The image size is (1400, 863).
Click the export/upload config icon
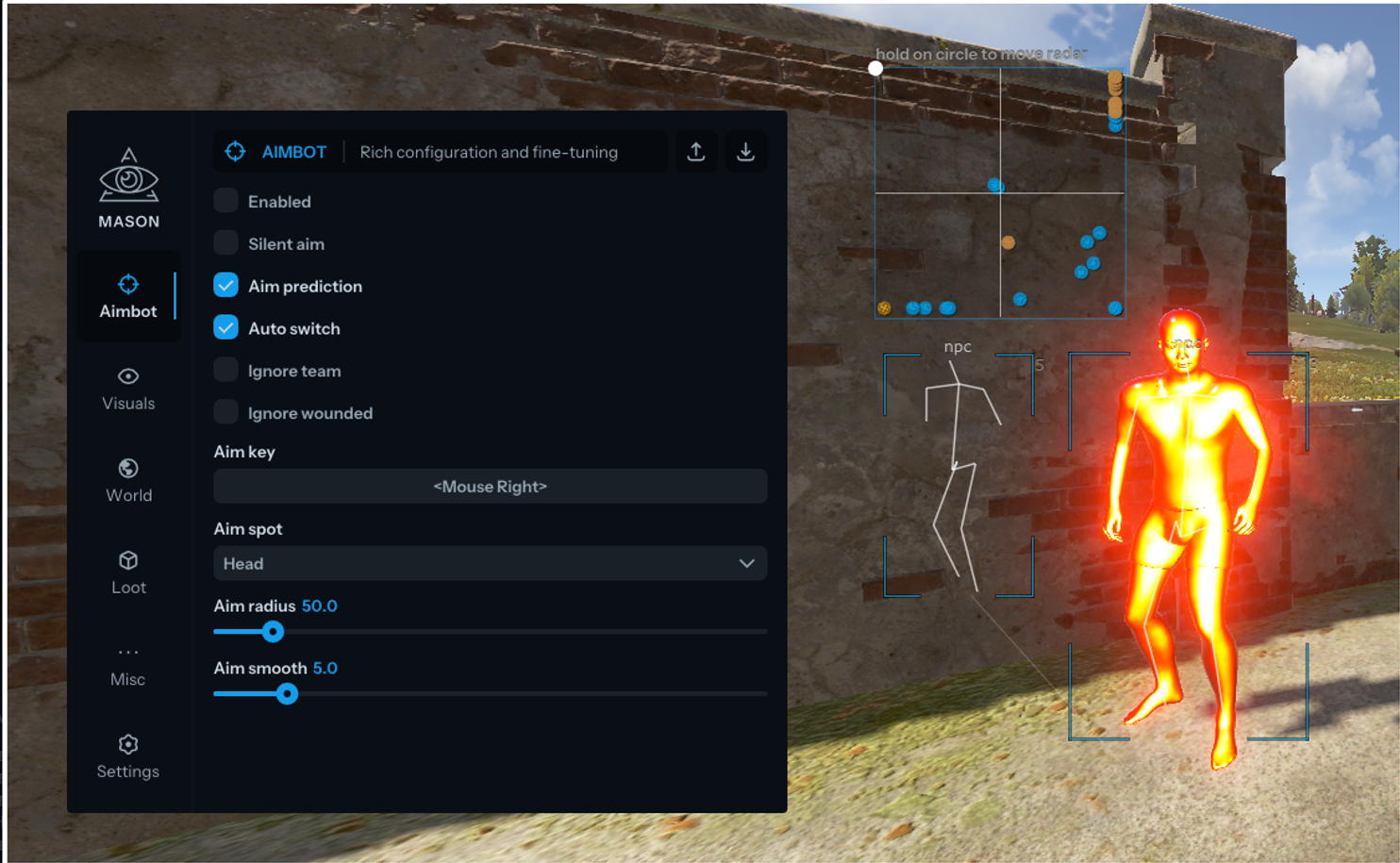[x=696, y=152]
